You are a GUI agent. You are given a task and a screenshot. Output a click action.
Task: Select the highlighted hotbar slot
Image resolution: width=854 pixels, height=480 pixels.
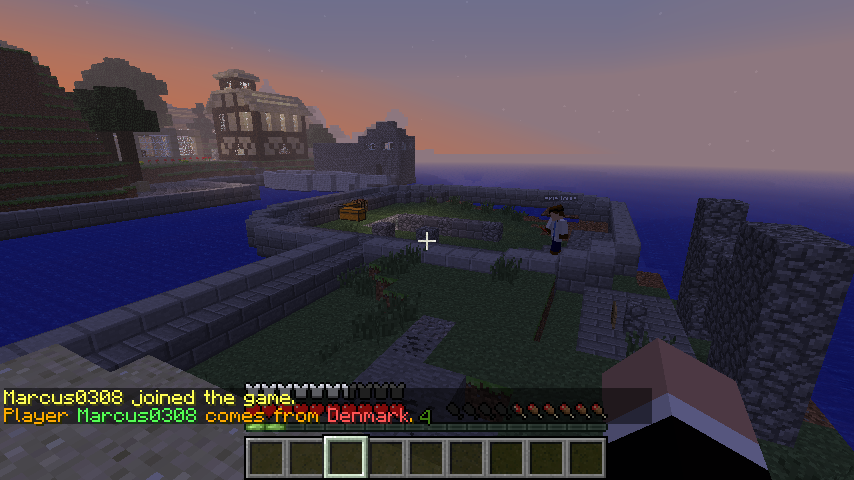tap(346, 457)
